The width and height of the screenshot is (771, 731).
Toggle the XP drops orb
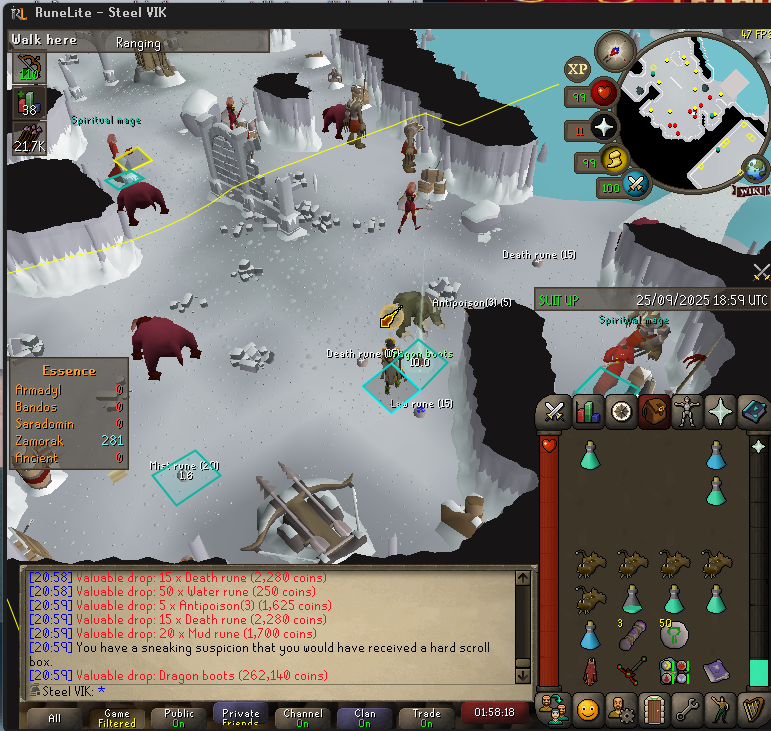point(577,69)
